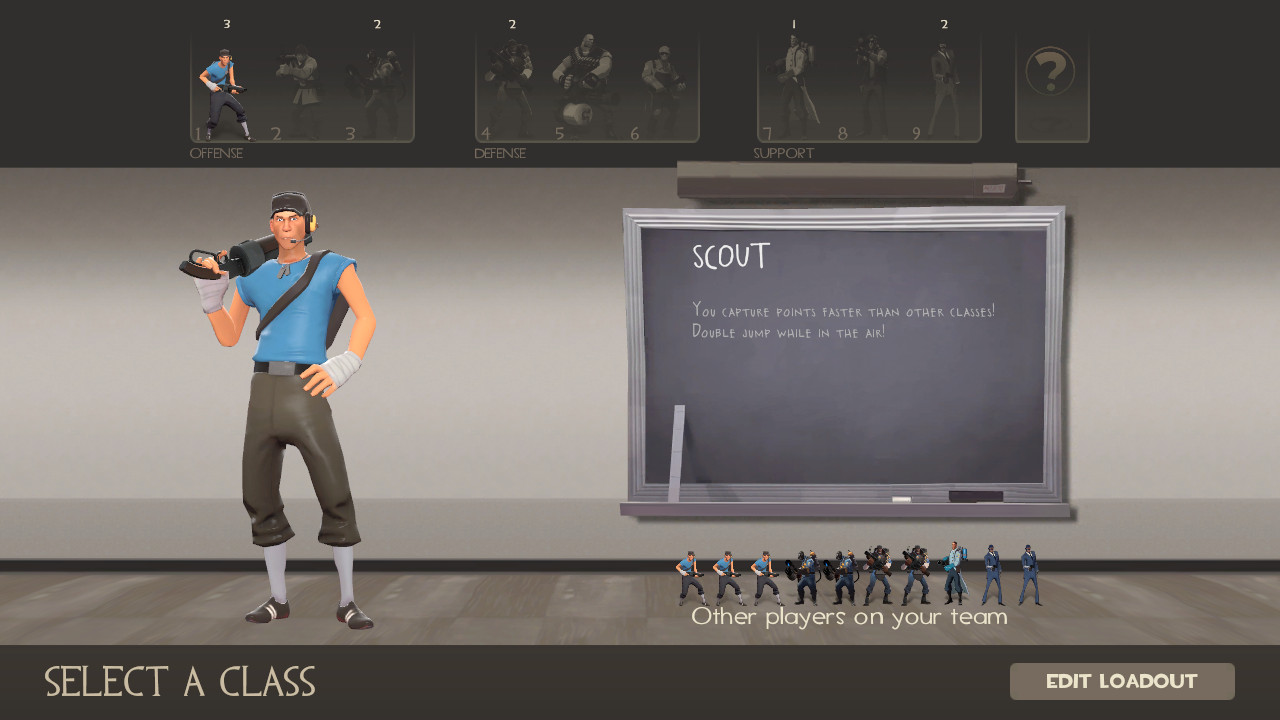The image size is (1280, 720).
Task: Click the OFFENSE category label
Action: [x=216, y=153]
